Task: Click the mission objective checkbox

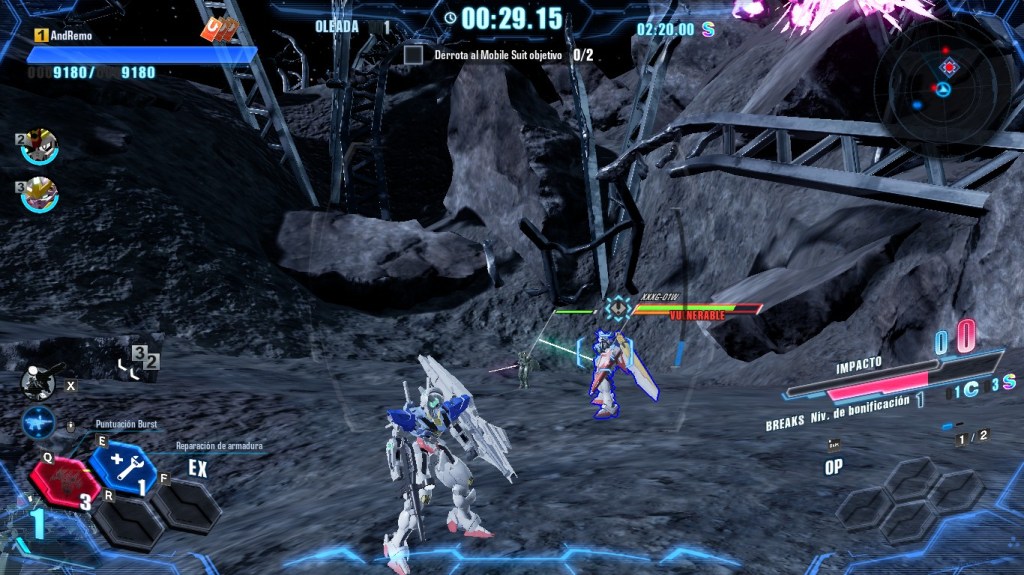Action: [413, 55]
